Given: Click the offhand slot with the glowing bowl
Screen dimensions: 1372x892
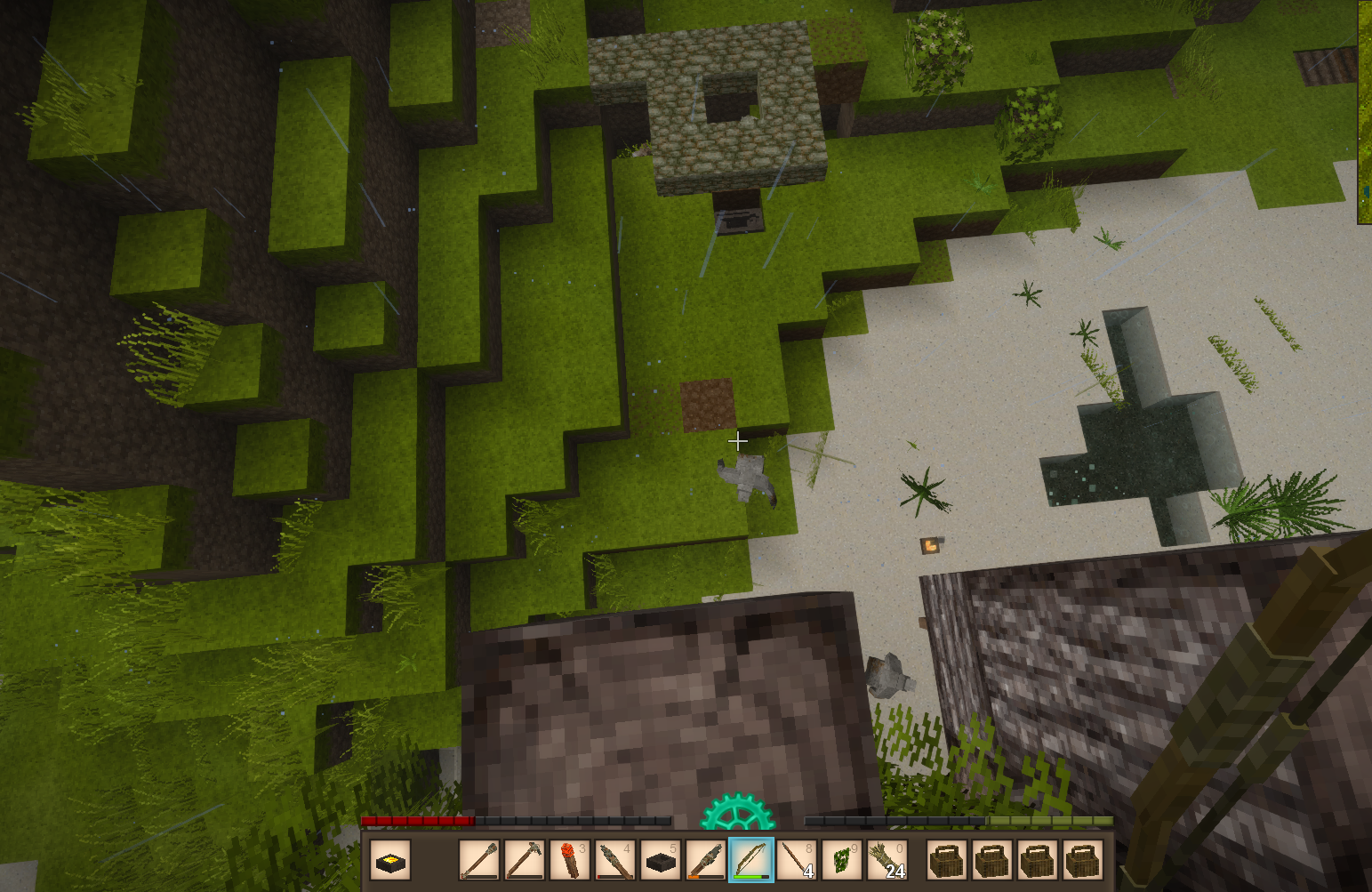Looking at the screenshot, I should point(390,860).
